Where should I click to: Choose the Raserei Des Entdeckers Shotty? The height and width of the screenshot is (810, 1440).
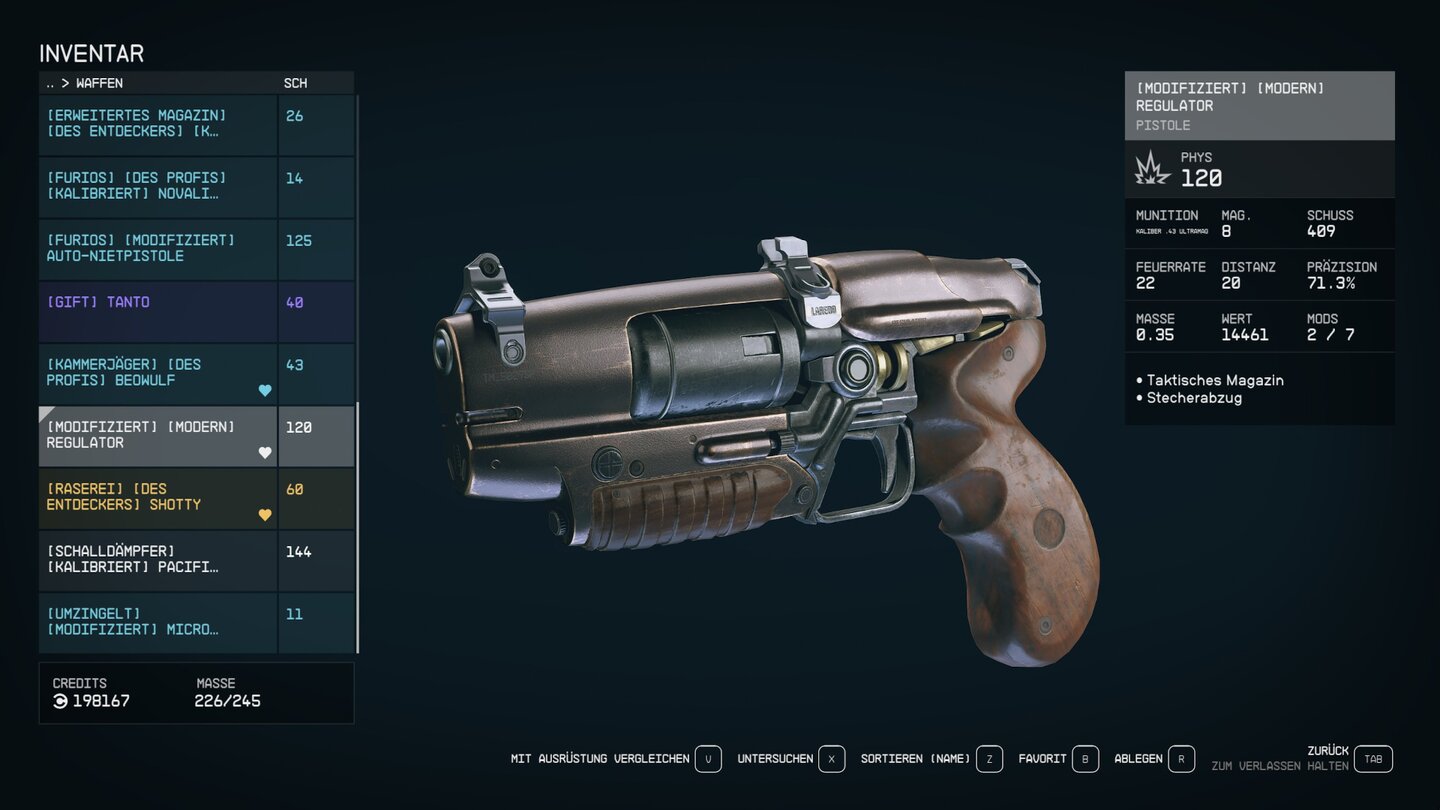[157, 497]
